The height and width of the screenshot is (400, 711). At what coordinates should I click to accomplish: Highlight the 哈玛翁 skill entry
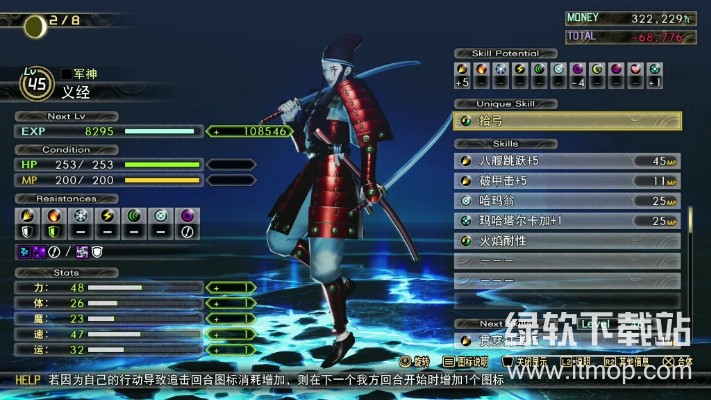(567, 200)
